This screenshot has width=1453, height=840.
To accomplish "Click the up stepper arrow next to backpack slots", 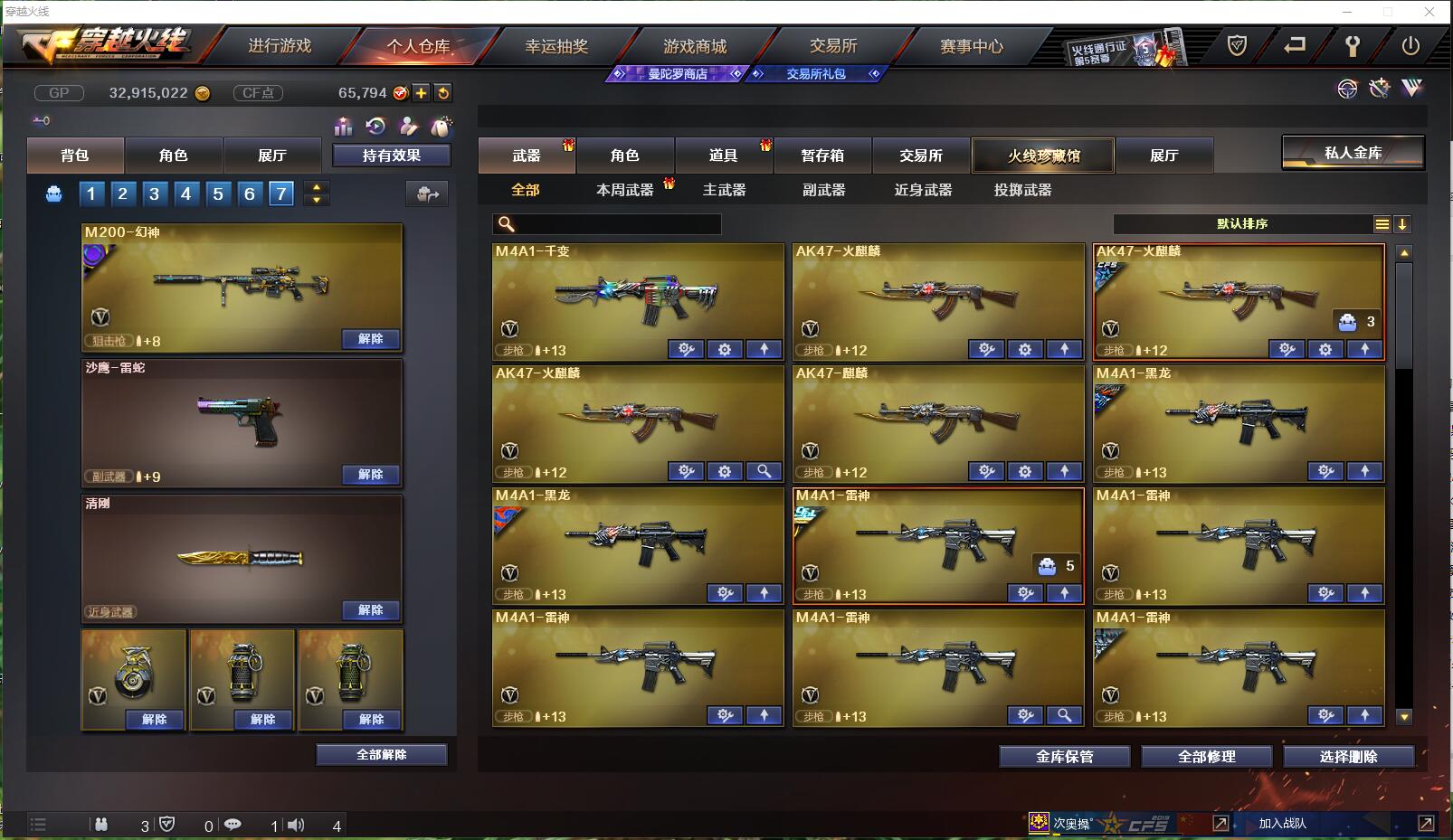I will (315, 186).
